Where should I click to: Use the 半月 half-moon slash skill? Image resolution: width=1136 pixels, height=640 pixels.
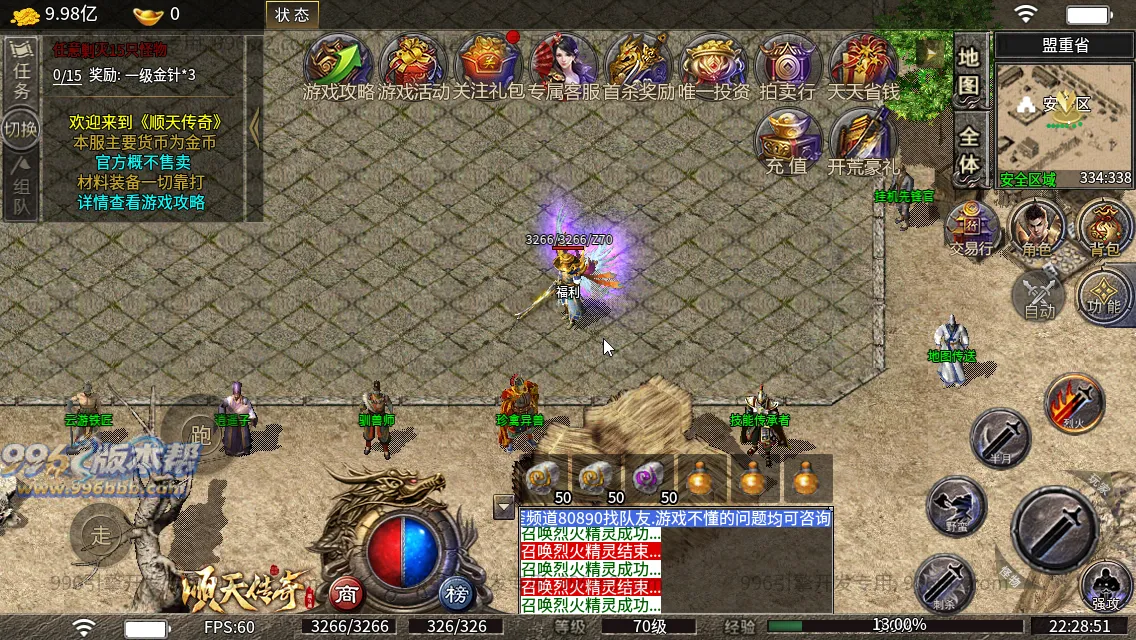pyautogui.click(x=1000, y=438)
